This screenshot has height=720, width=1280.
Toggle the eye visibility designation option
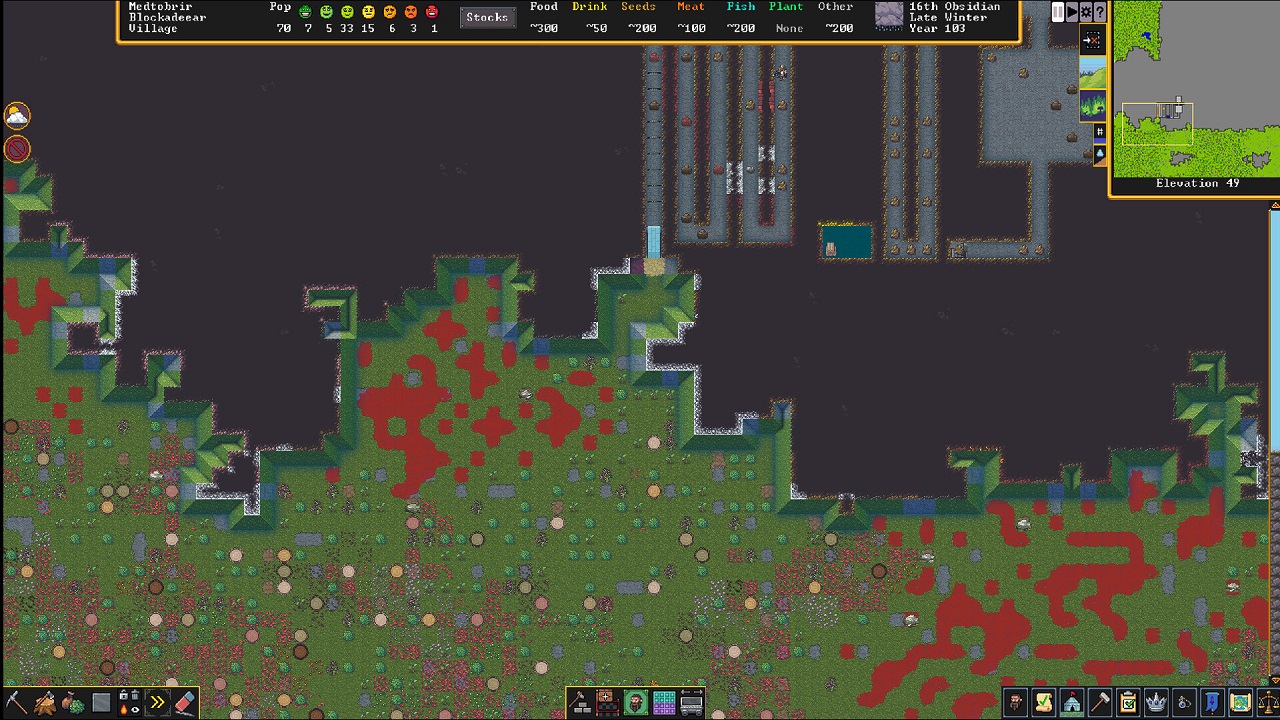tap(136, 709)
